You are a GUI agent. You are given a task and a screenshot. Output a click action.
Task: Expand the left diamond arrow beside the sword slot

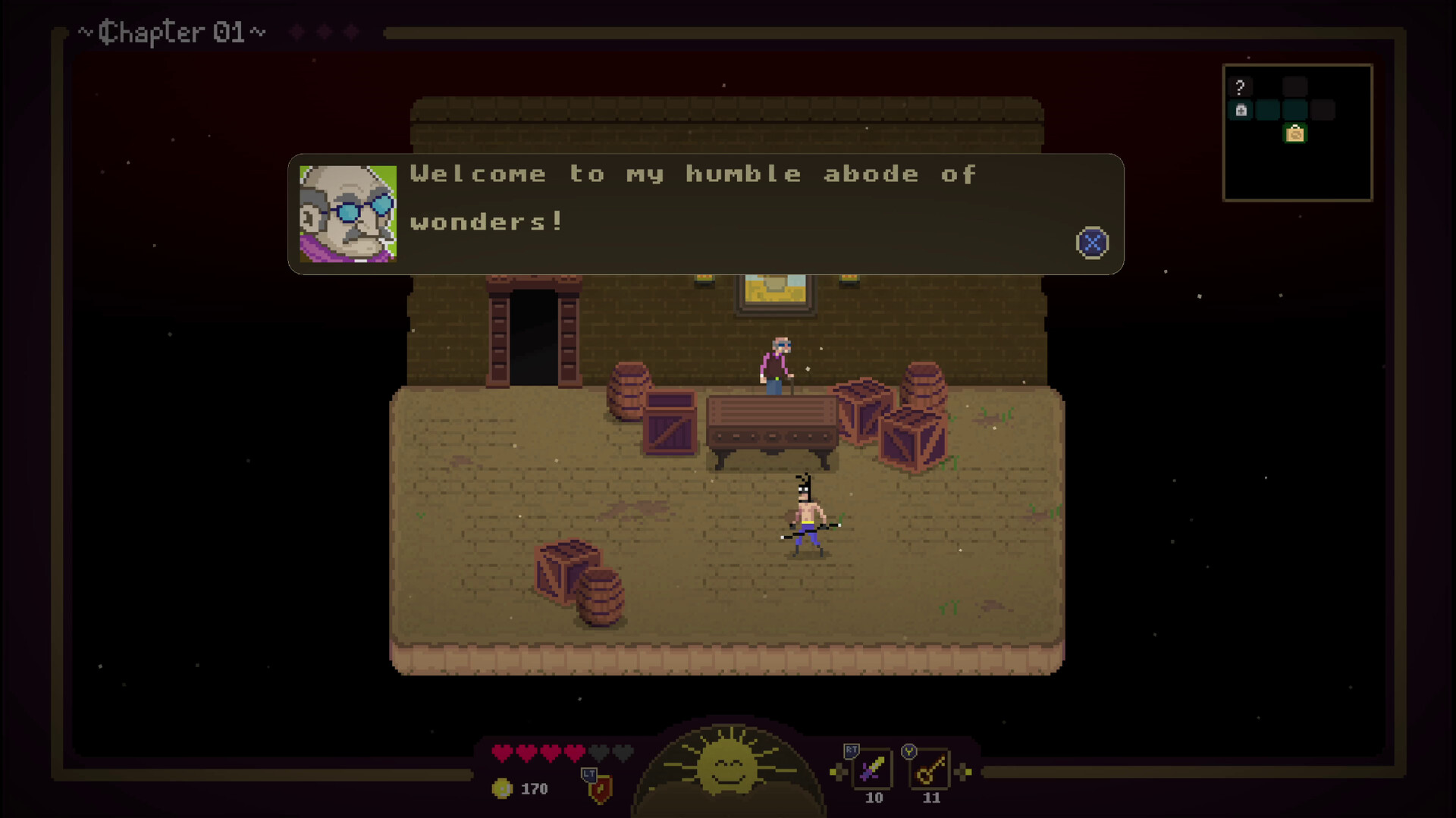(839, 772)
